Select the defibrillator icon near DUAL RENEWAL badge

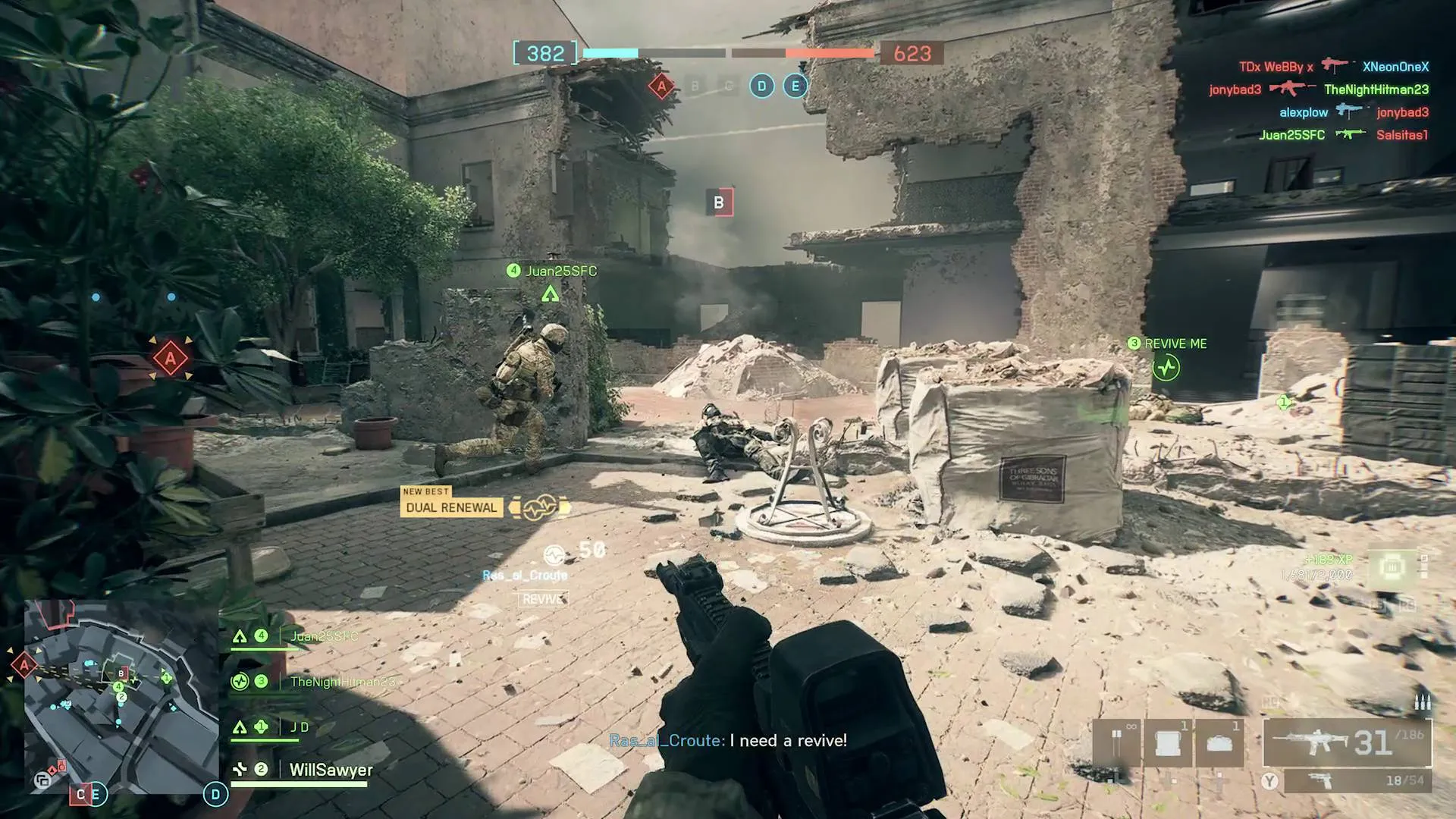point(537,507)
